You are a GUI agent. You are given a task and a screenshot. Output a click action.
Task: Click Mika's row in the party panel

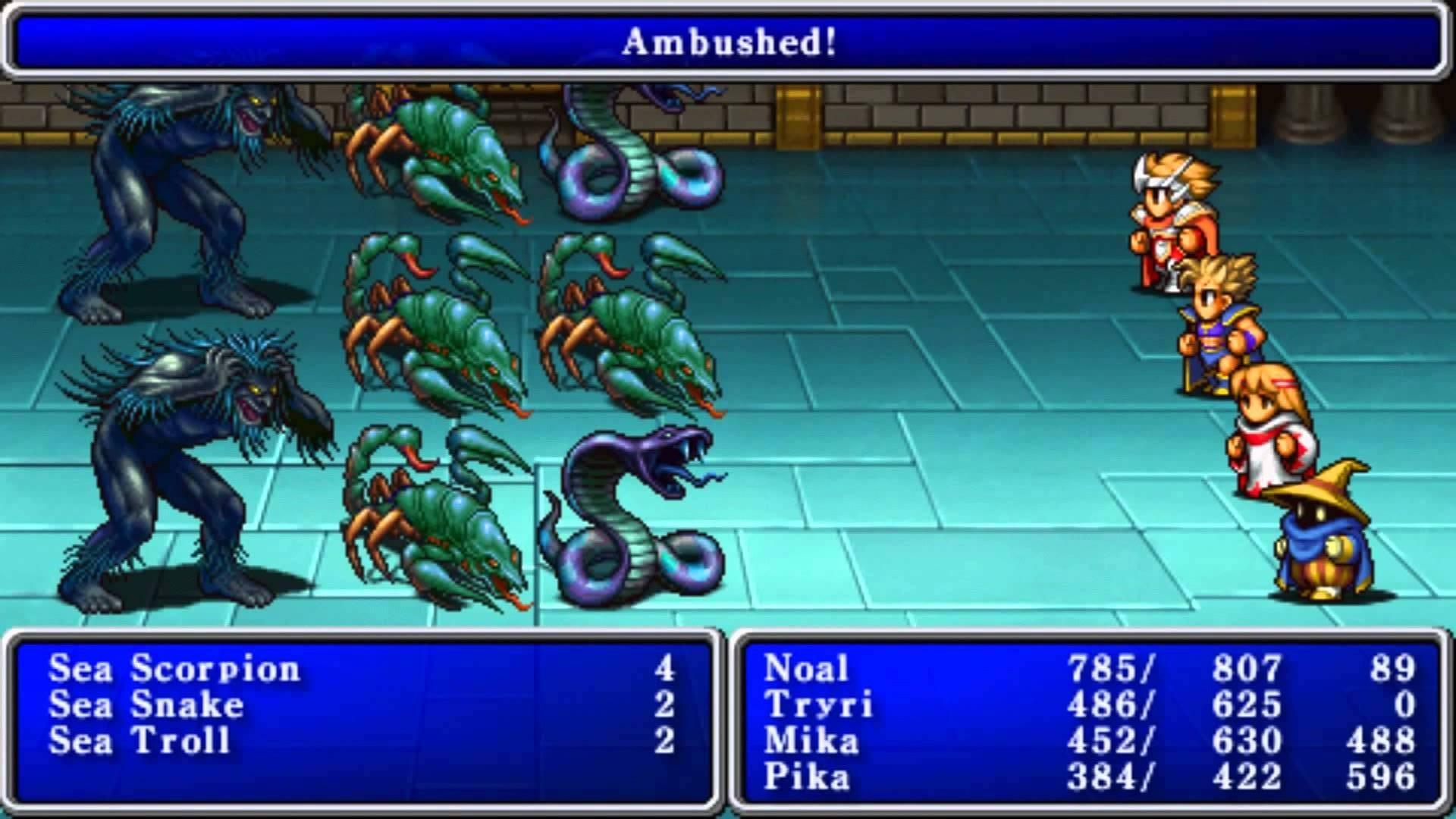pyautogui.click(x=811, y=741)
